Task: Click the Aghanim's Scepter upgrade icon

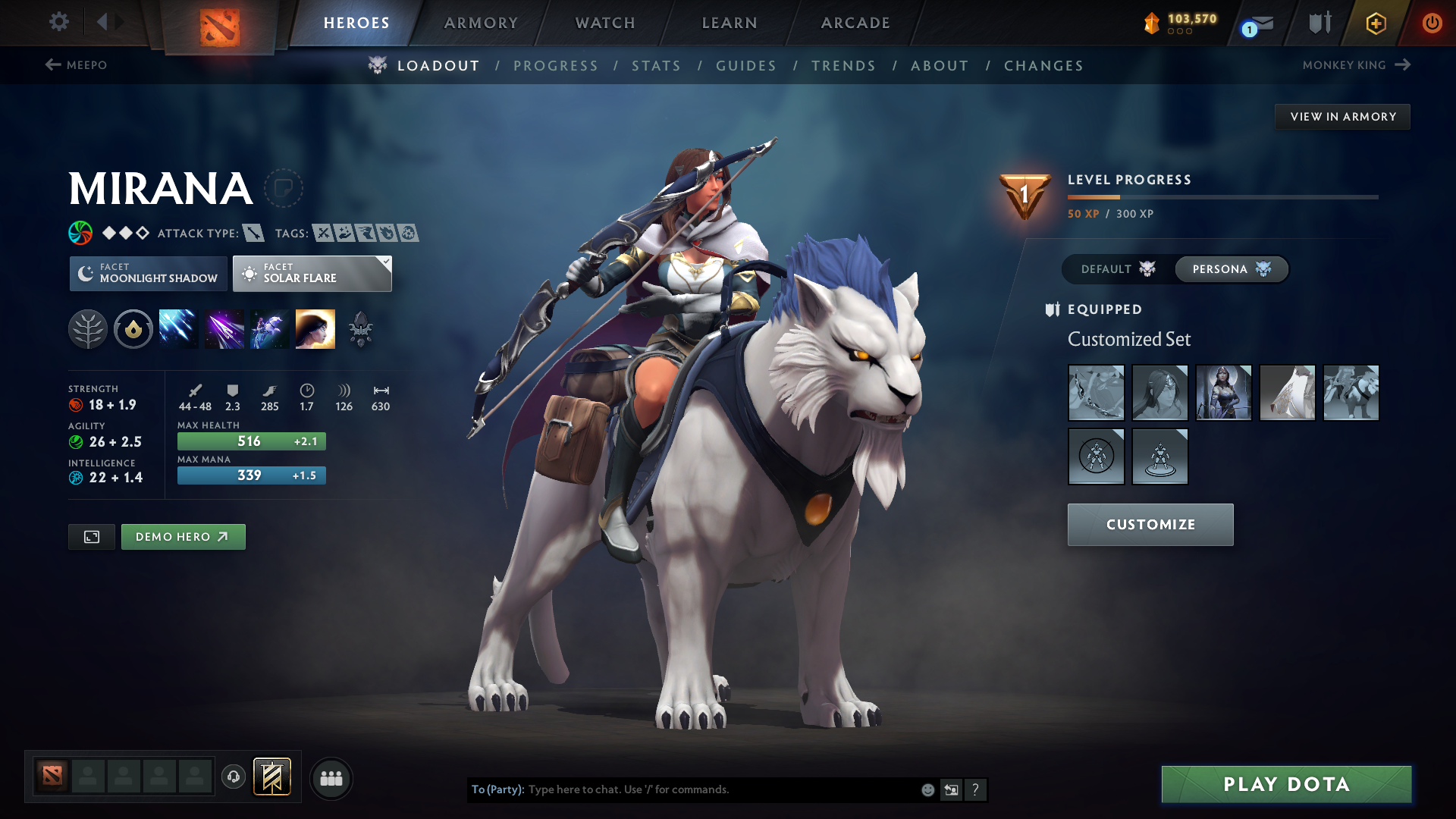Action: [x=362, y=328]
